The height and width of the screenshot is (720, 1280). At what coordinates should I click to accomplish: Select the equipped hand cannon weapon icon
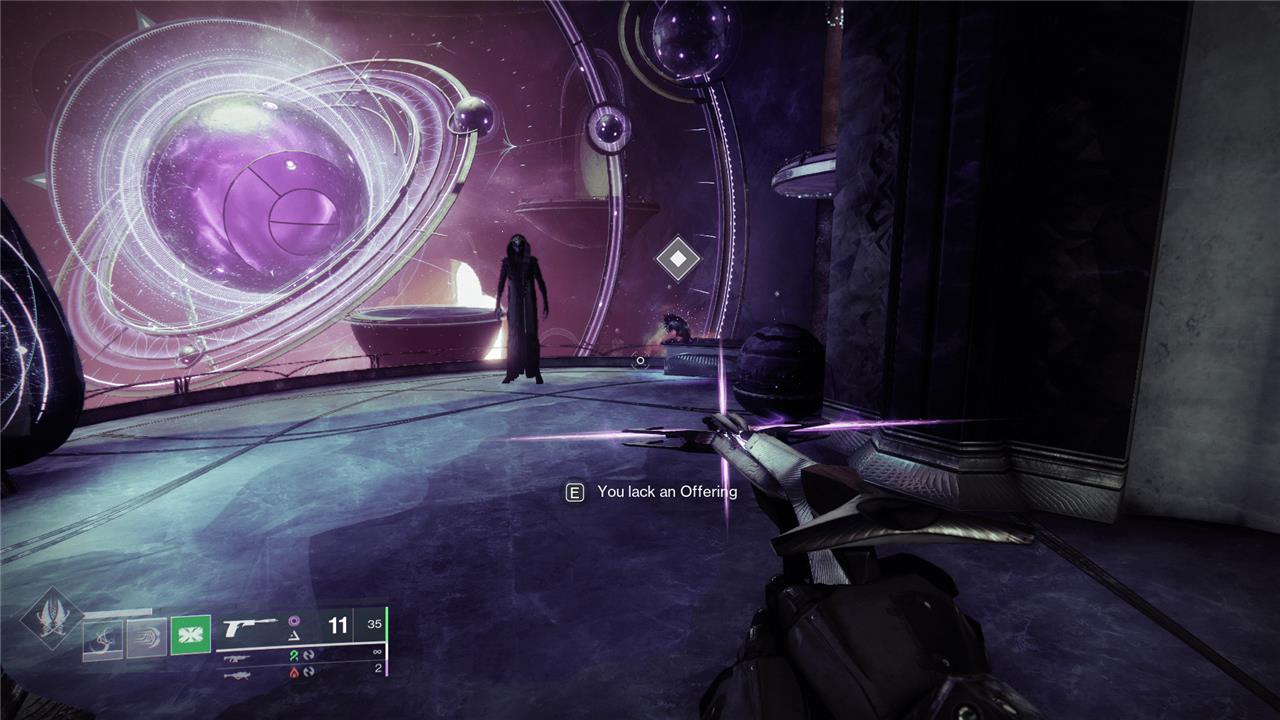click(x=249, y=628)
